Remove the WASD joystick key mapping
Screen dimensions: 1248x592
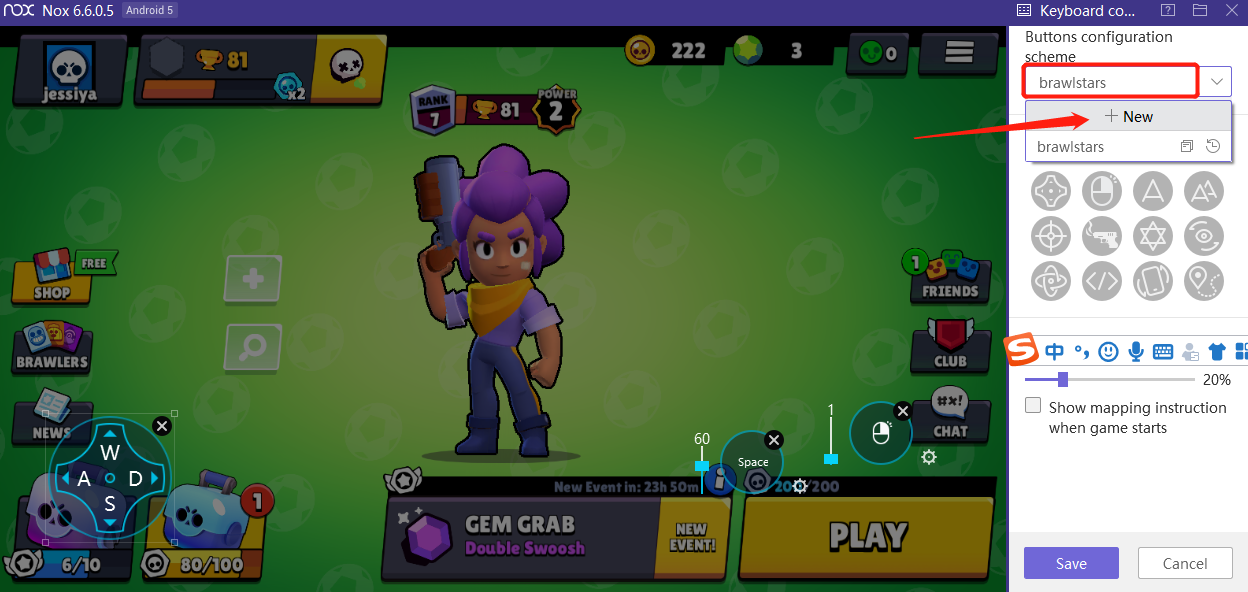point(162,426)
